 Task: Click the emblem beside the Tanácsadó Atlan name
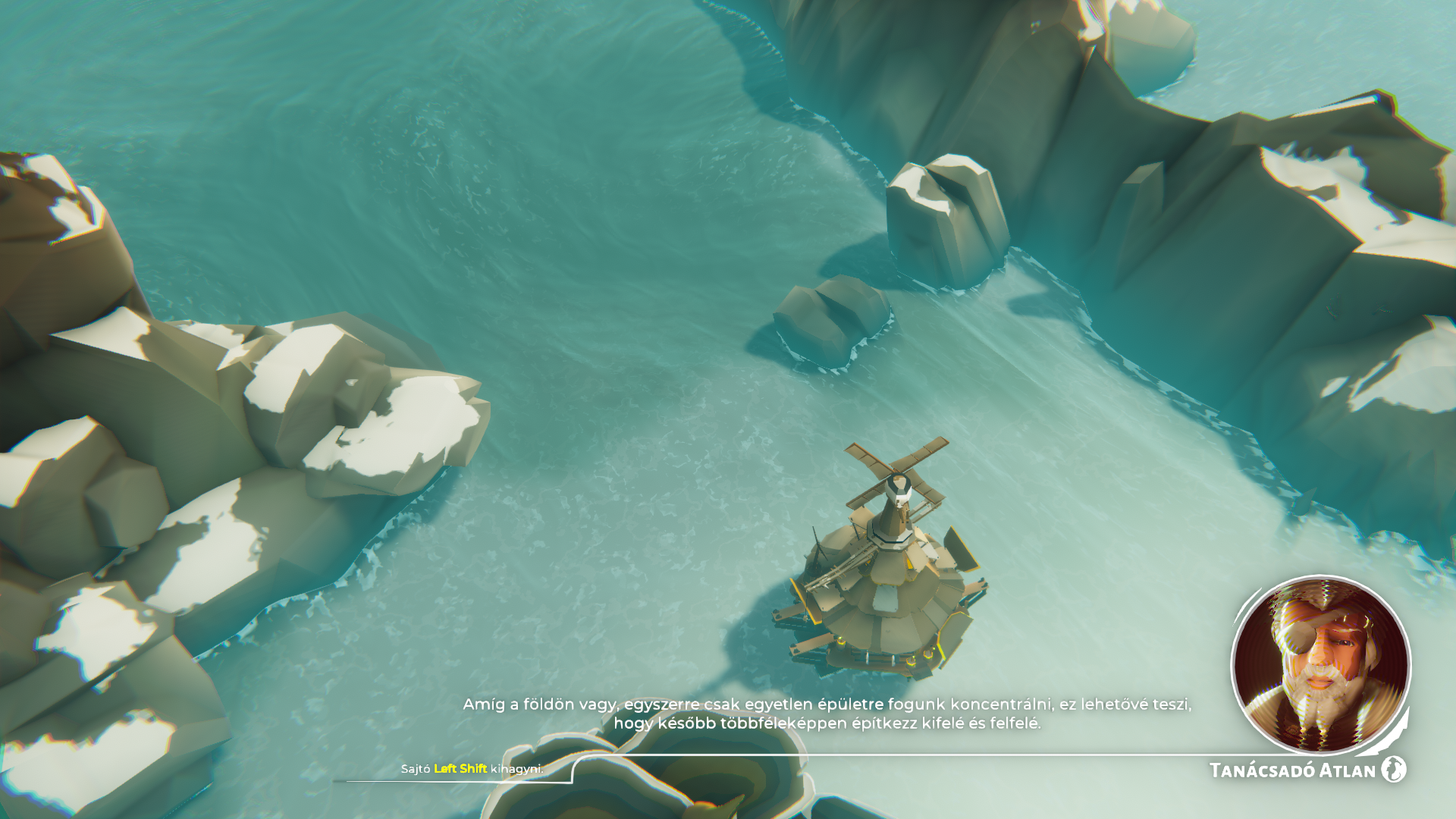[x=1393, y=769]
